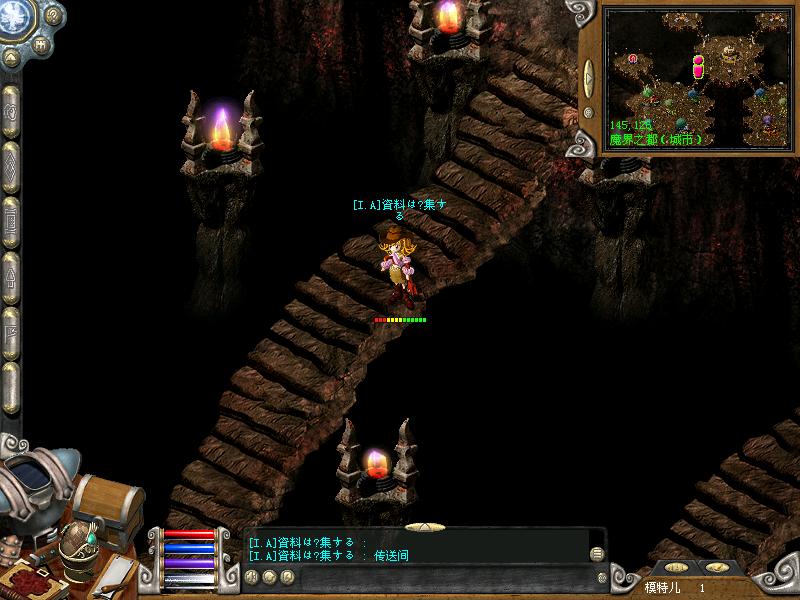Expand the chat log with the top arrow
The image size is (800, 600).
(425, 526)
